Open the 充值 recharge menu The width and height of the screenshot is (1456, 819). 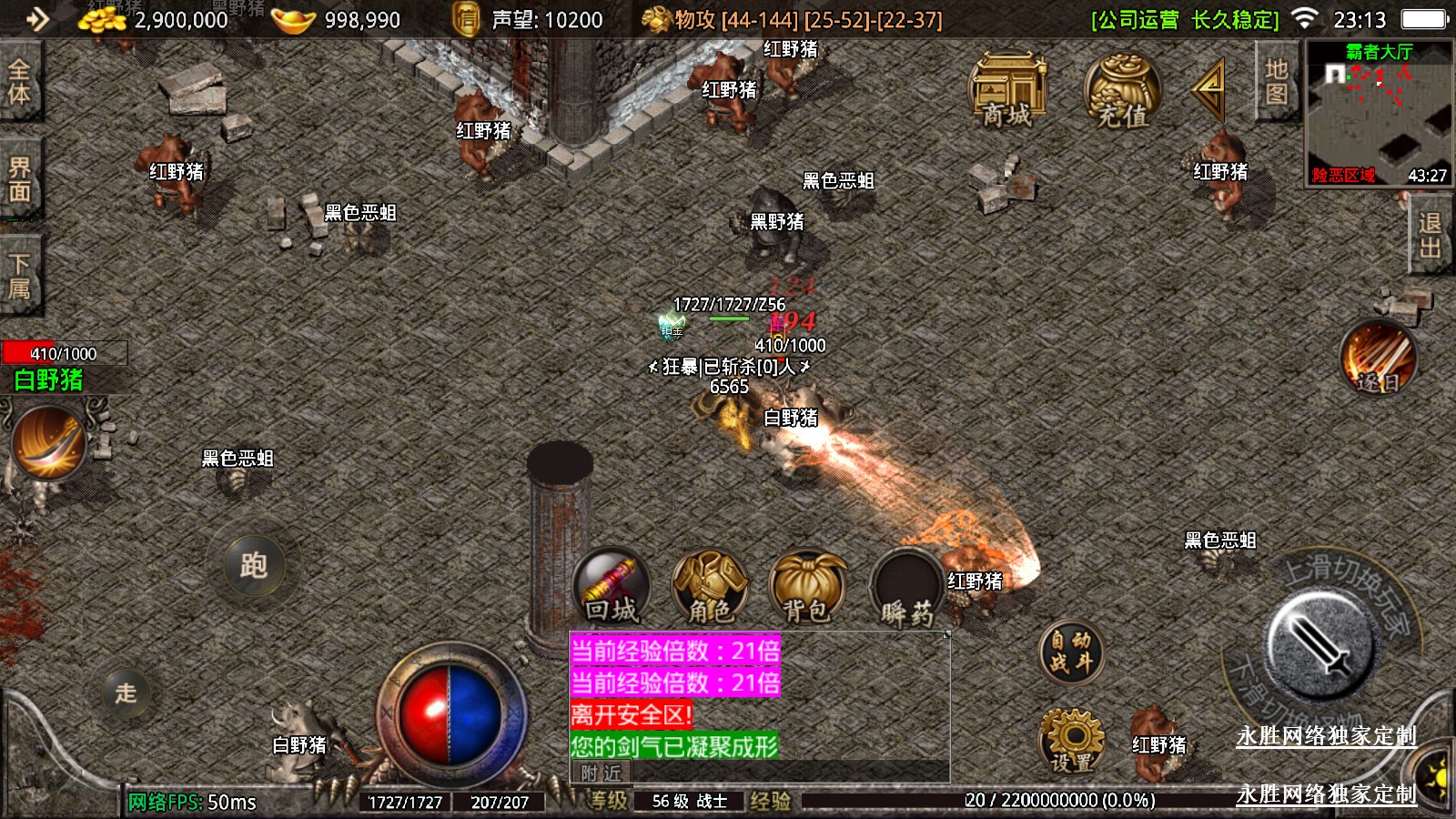[1121, 91]
